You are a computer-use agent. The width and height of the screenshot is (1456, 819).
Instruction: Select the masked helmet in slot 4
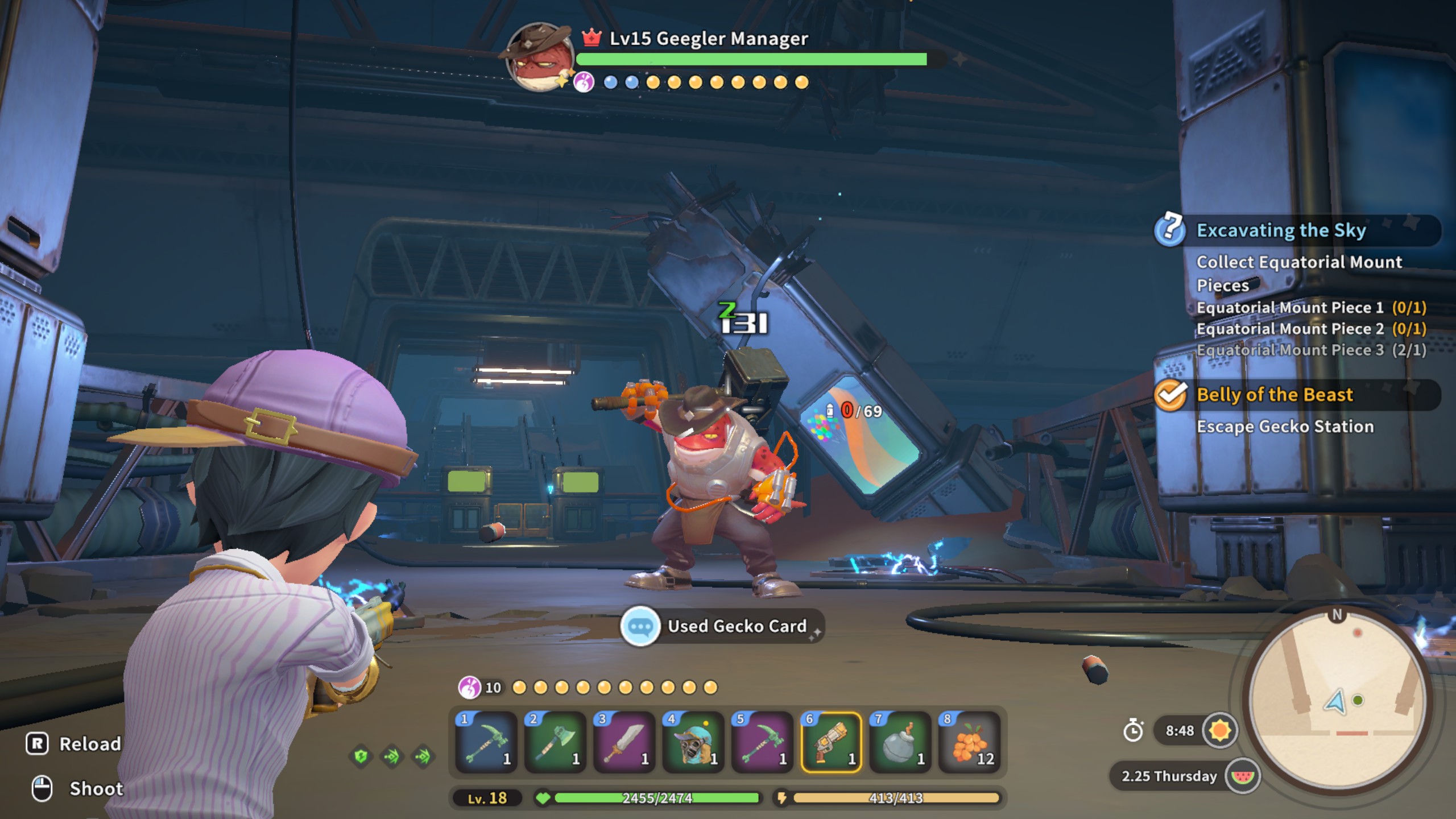693,742
